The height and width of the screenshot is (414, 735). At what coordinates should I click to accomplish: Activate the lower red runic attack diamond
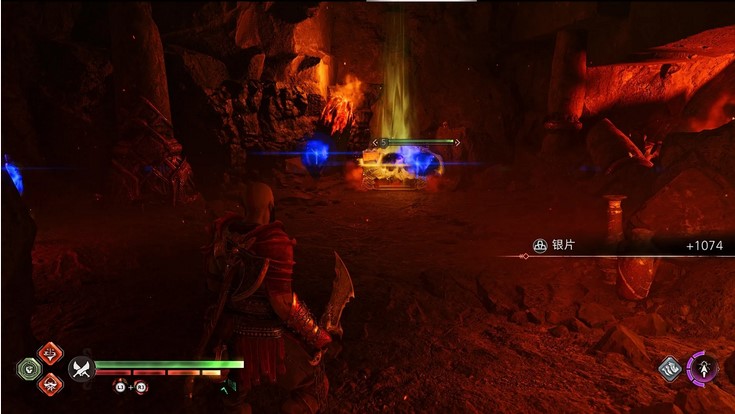(50, 383)
